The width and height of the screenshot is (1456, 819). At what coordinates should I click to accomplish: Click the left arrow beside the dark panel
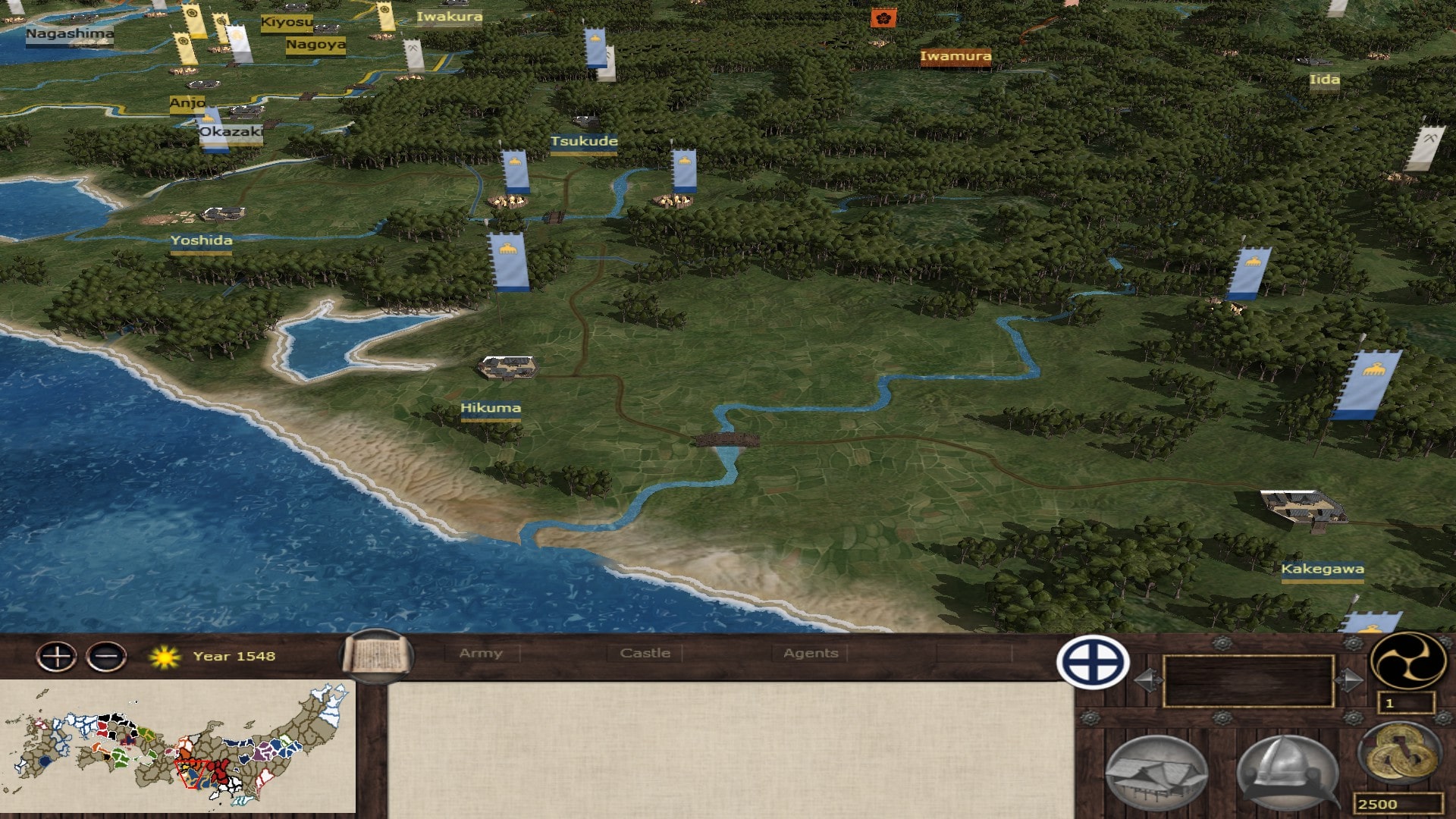click(1147, 680)
